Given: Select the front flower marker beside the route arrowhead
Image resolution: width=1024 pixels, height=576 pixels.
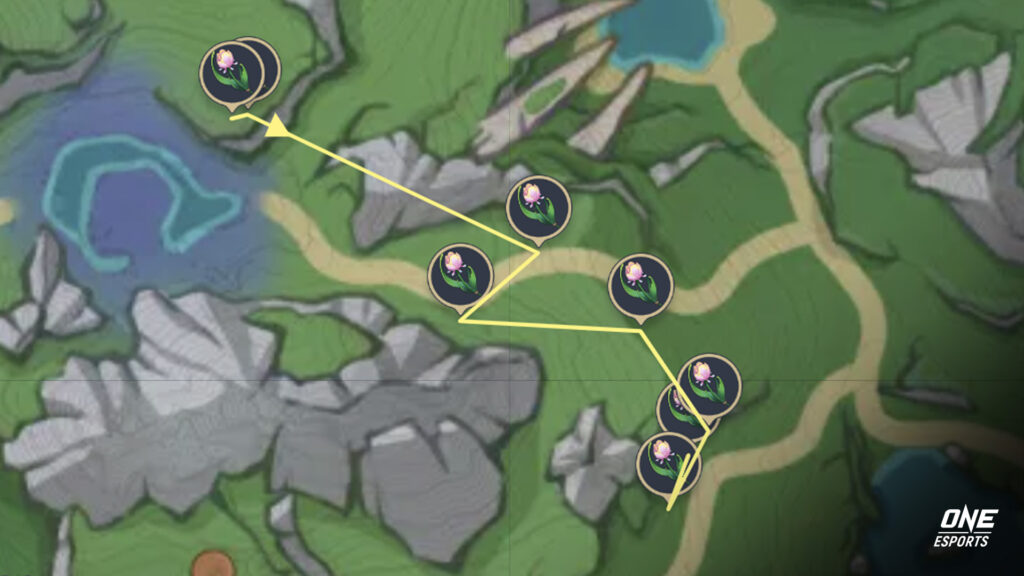Looking at the screenshot, I should 230,72.
